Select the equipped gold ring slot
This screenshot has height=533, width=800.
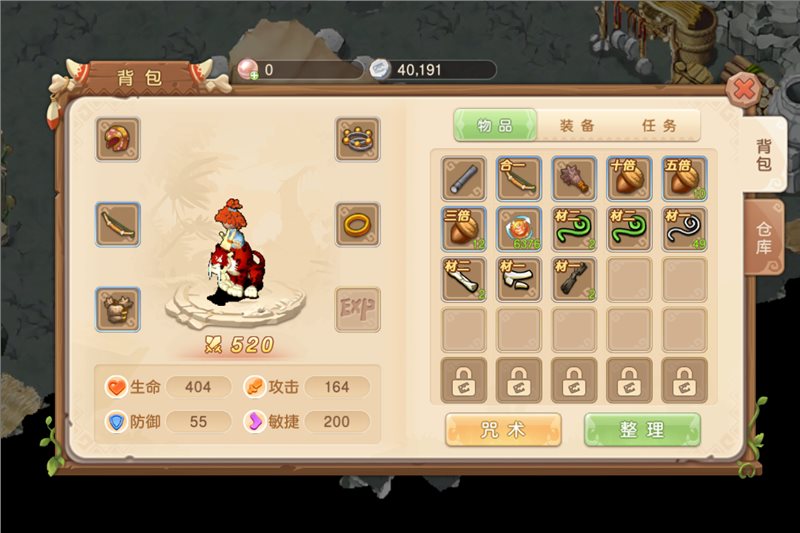pos(357,223)
